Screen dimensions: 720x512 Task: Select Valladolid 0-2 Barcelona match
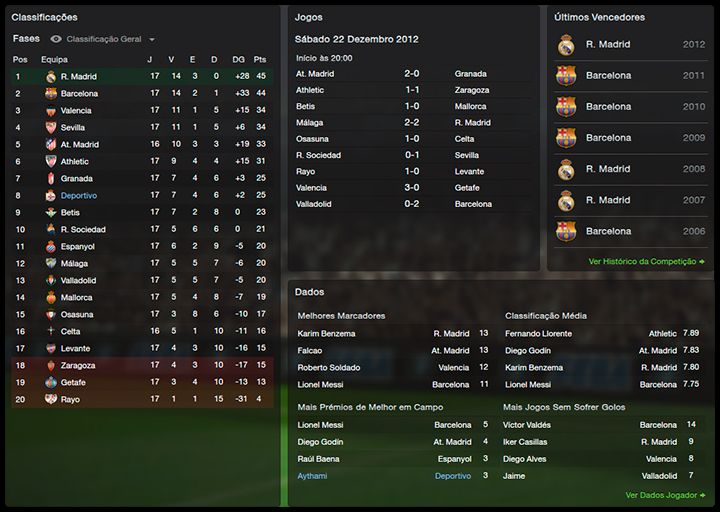(411, 204)
